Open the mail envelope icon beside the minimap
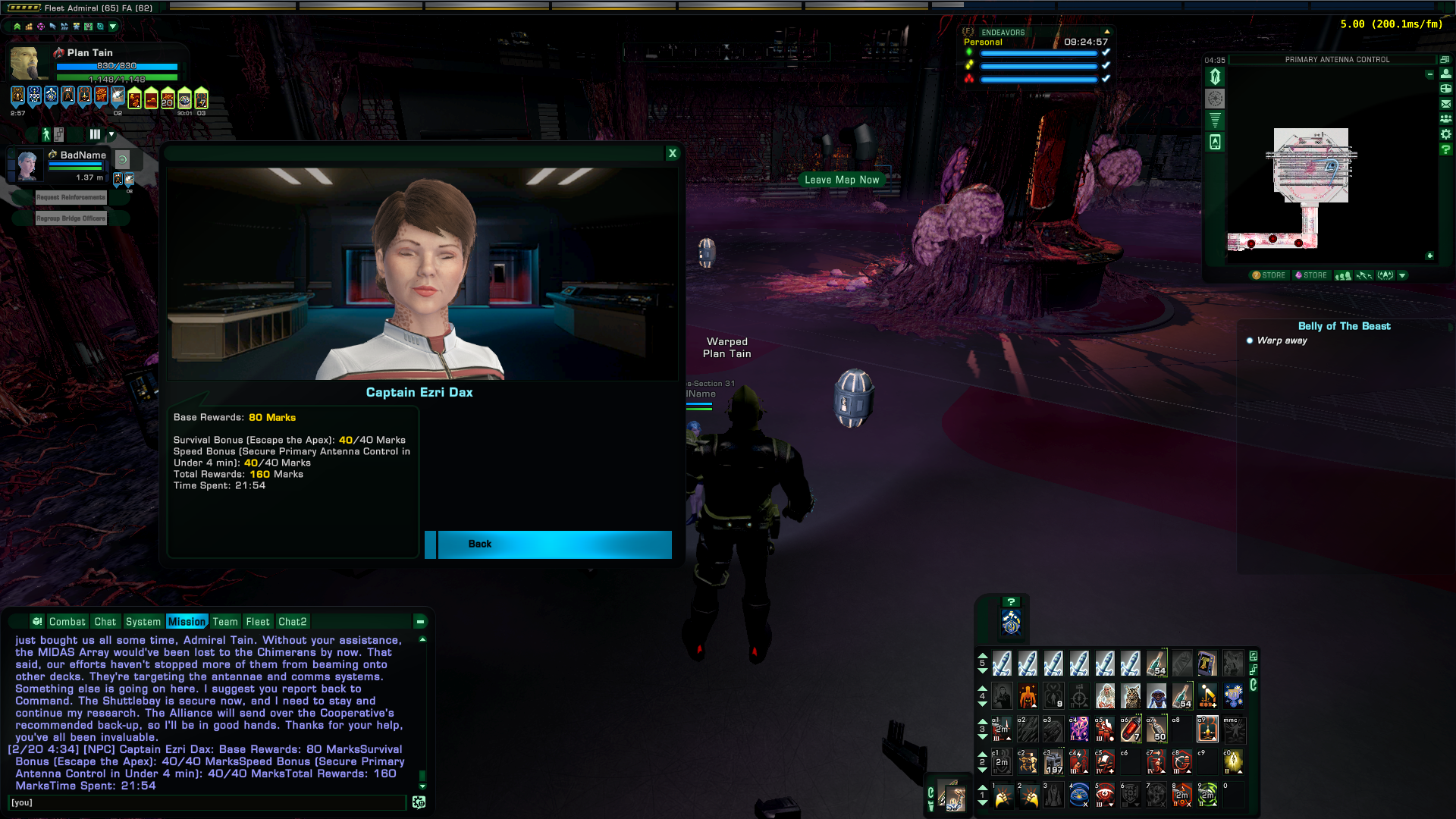 pyautogui.click(x=1446, y=104)
